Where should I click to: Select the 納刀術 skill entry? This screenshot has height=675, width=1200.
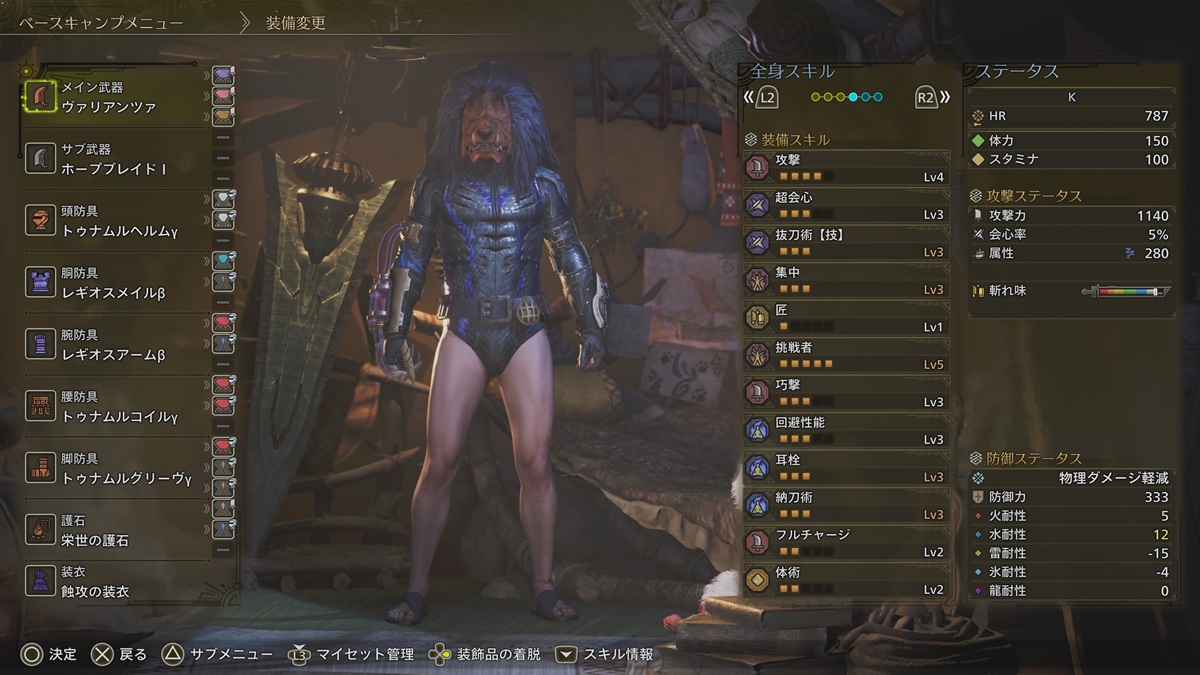point(846,505)
